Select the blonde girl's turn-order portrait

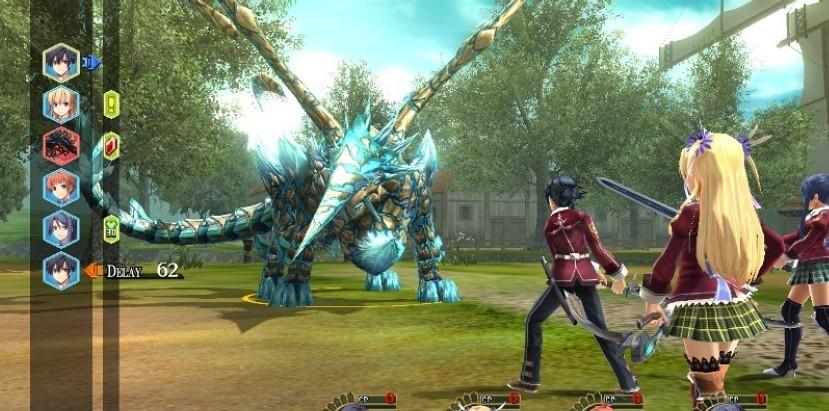pos(61,104)
